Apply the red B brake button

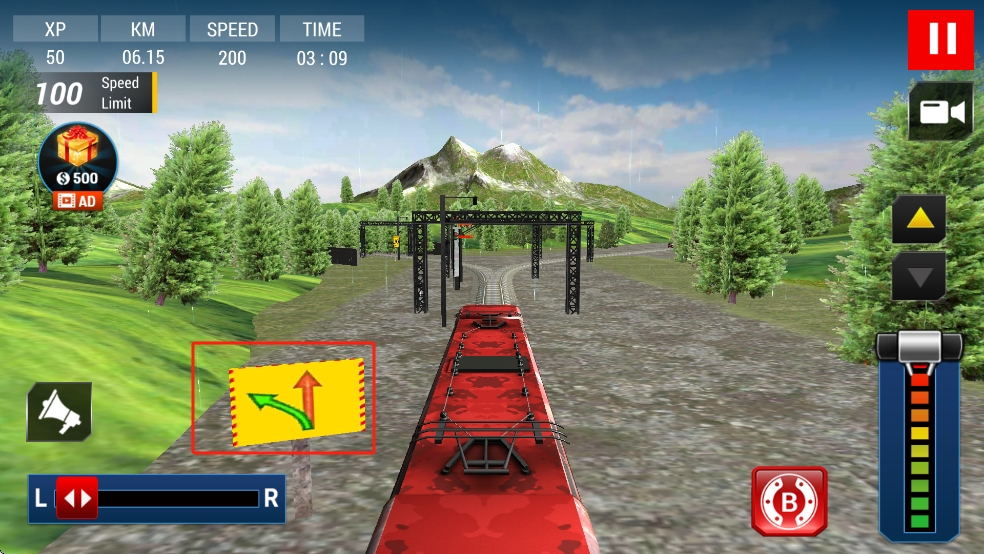tap(789, 500)
